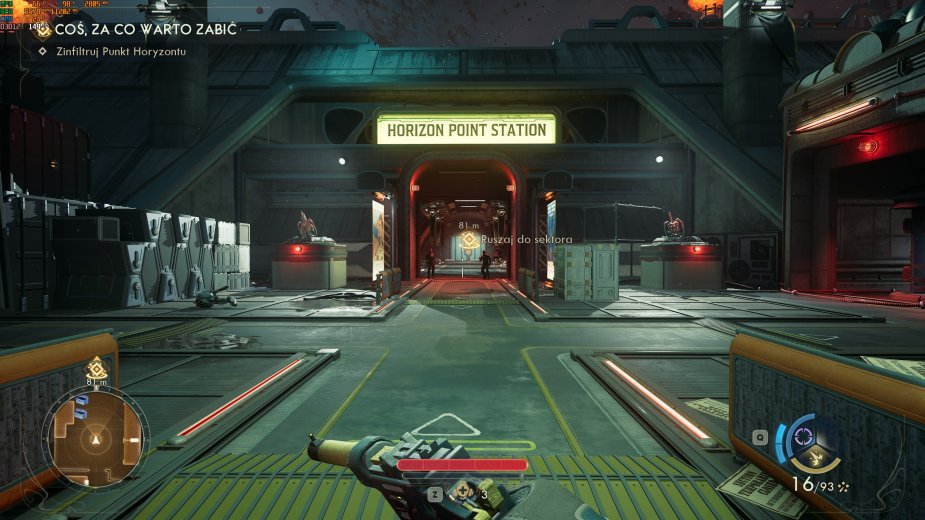Select the quest marker above the minimap
This screenshot has width=925, height=520.
[x=96, y=367]
